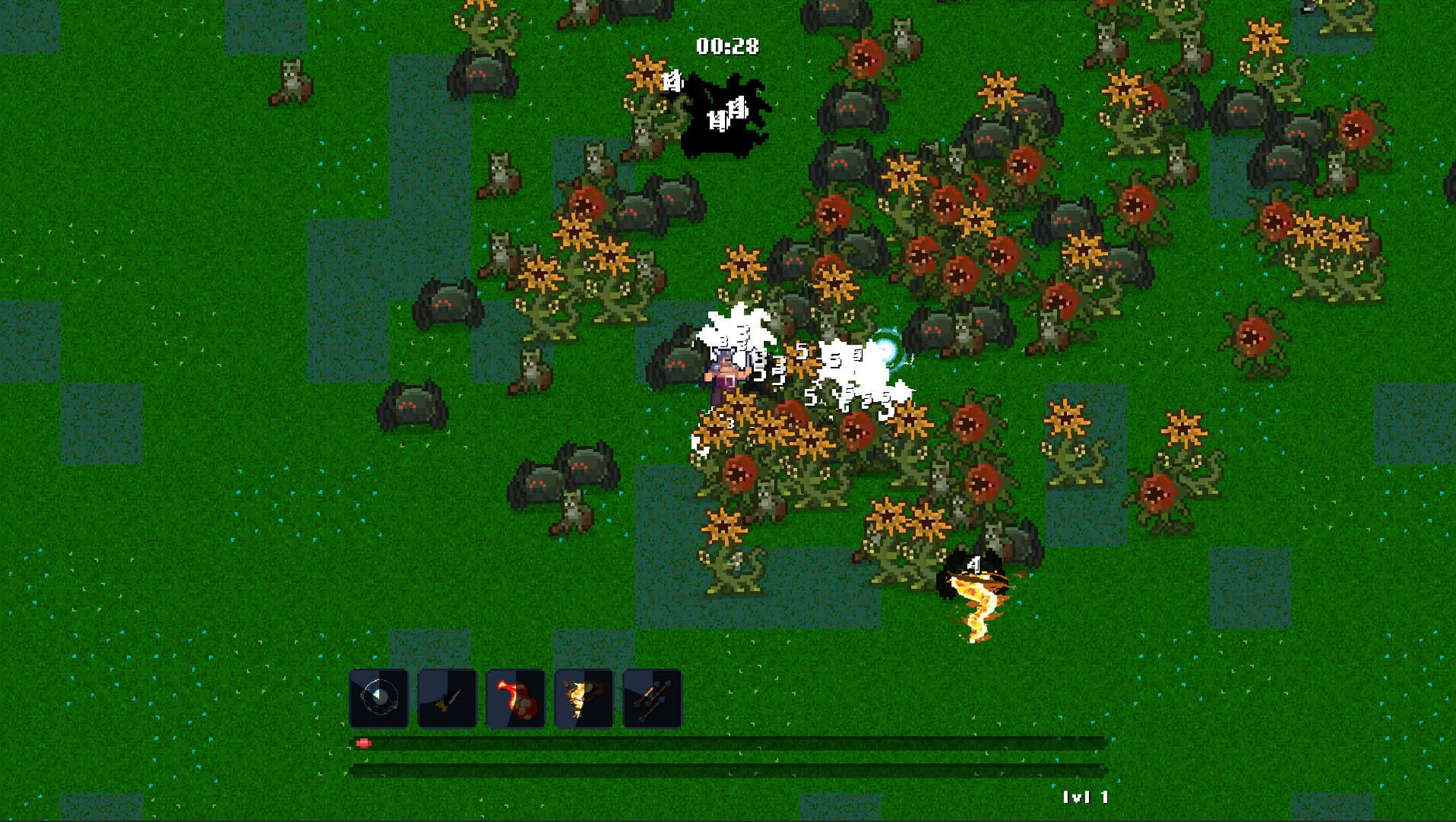Click the triple arrows ability slot

pos(653,698)
